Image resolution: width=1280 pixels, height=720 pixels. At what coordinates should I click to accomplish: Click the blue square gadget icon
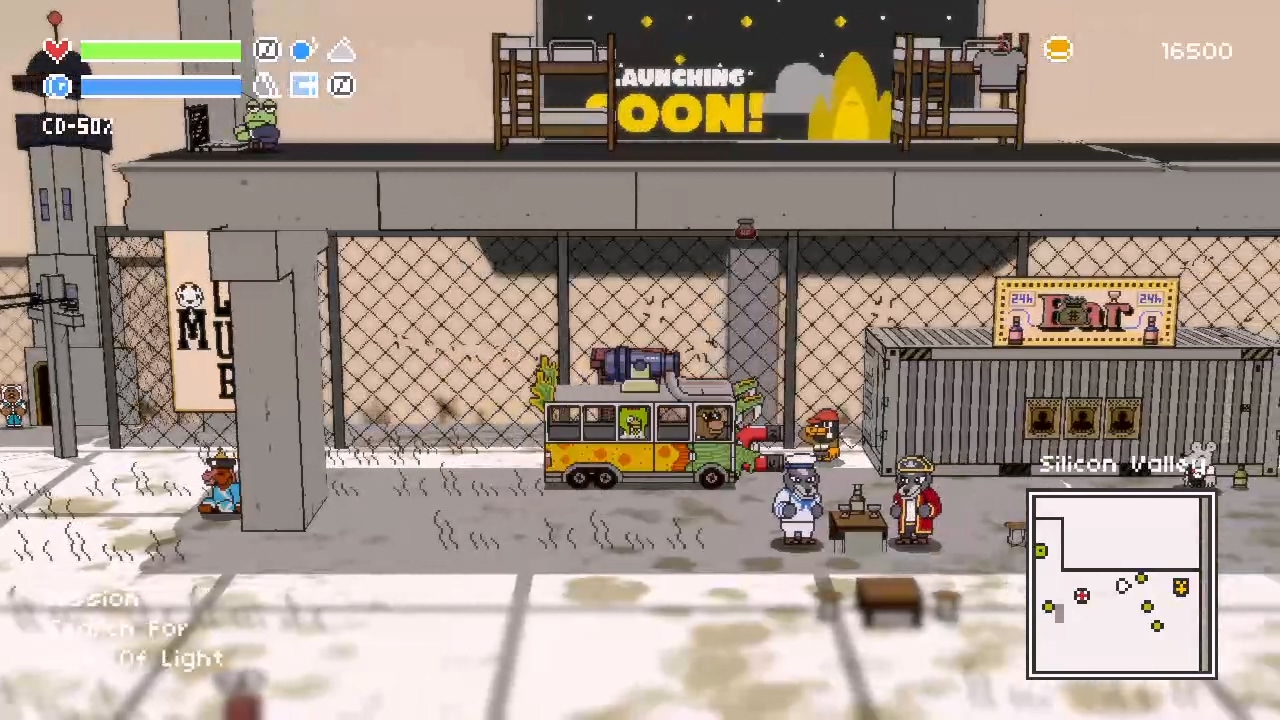pos(304,85)
